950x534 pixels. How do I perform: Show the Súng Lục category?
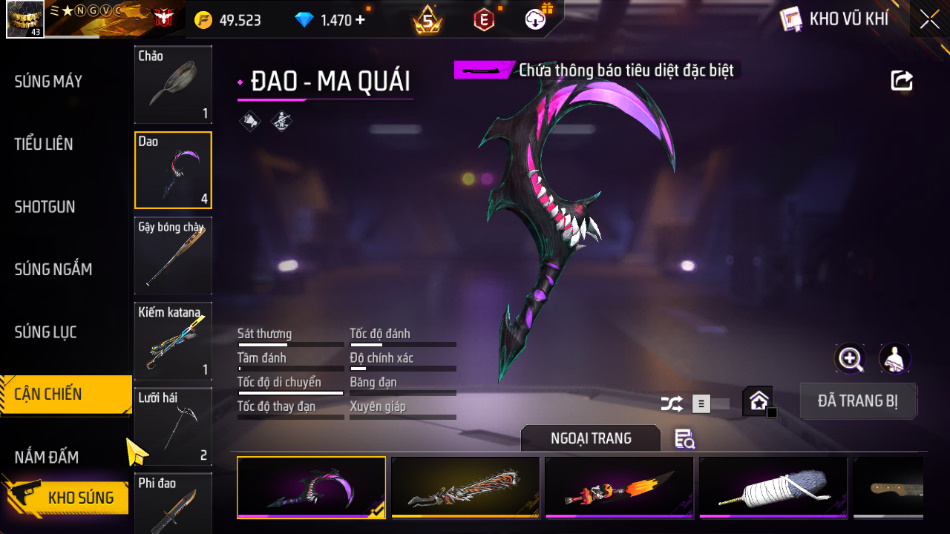point(46,332)
